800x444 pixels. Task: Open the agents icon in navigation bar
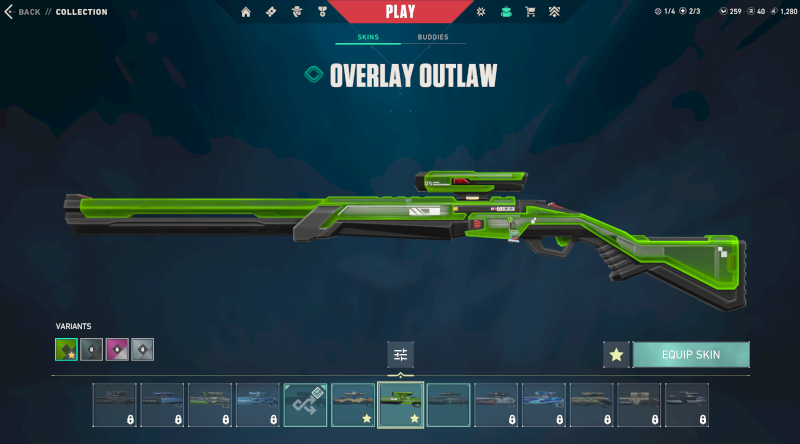coord(296,12)
